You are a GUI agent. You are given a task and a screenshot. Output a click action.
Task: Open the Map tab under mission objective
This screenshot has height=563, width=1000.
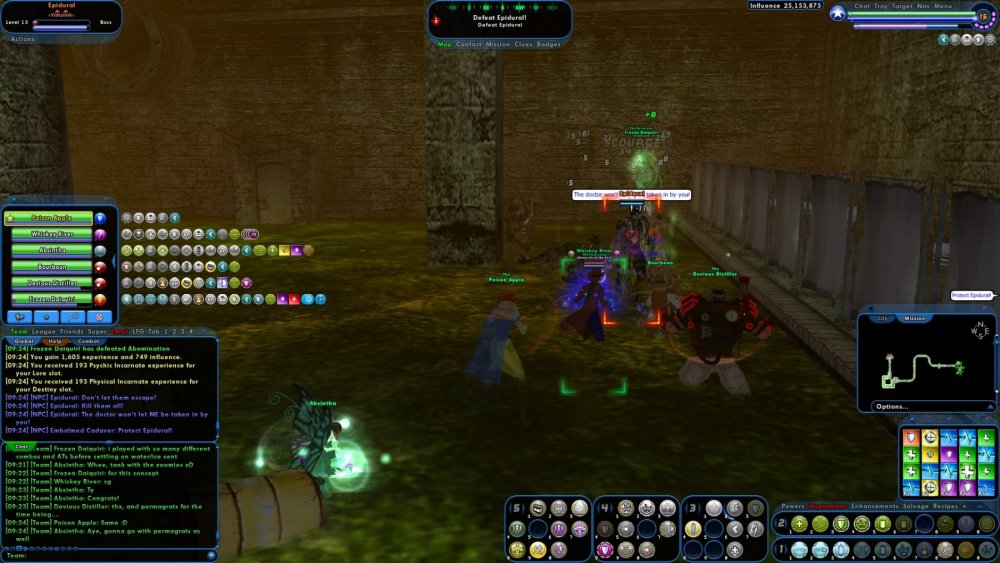(x=445, y=45)
